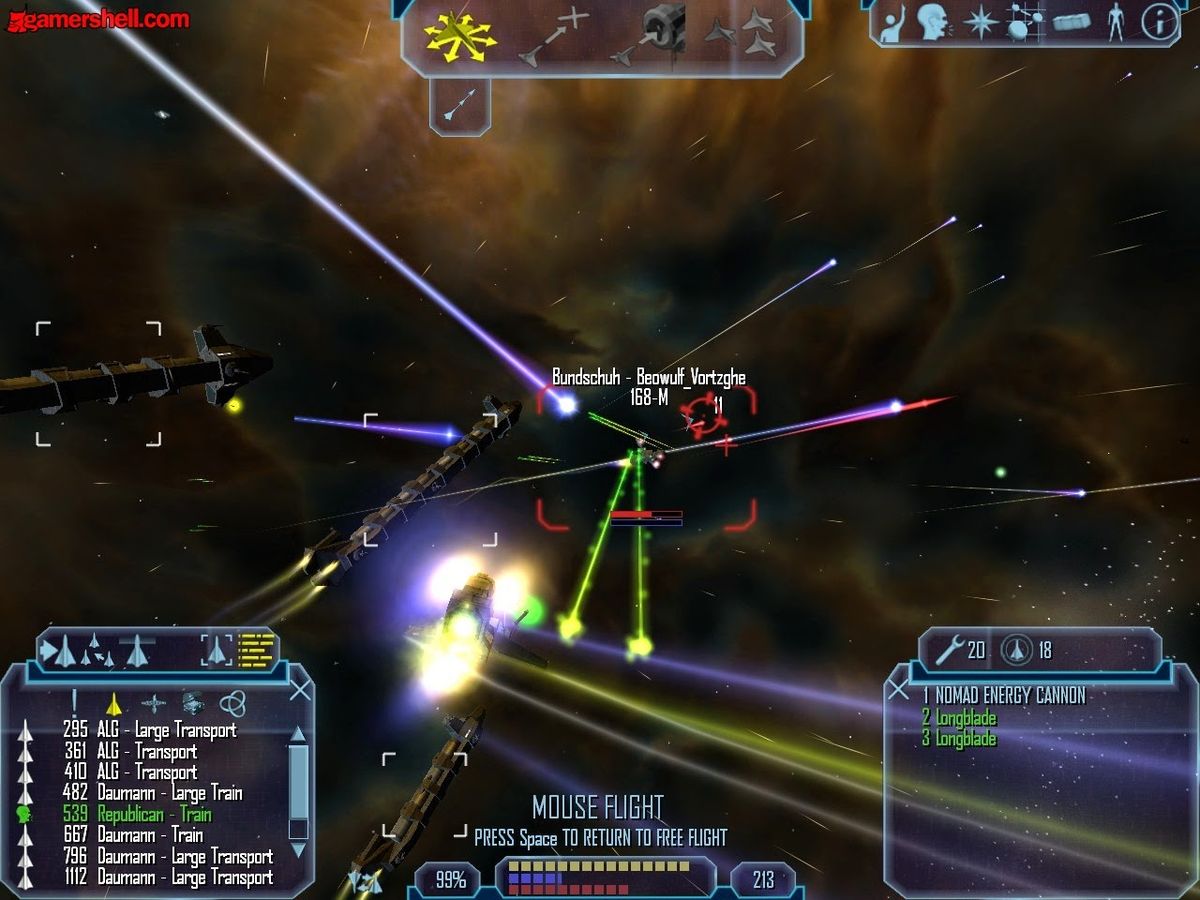Close the weapons list panel

click(899, 689)
